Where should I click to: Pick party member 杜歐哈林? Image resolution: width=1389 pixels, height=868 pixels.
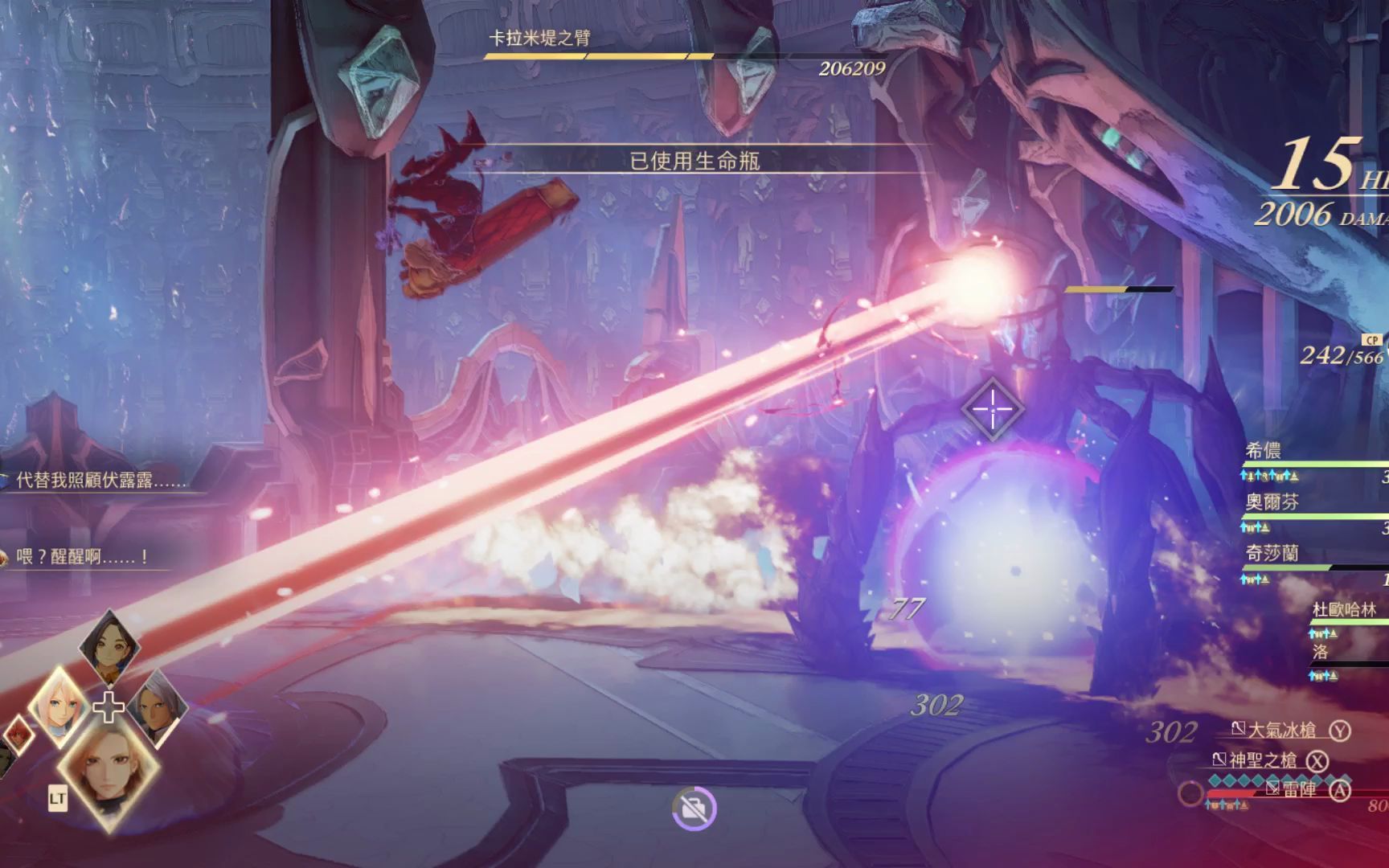point(1344,610)
